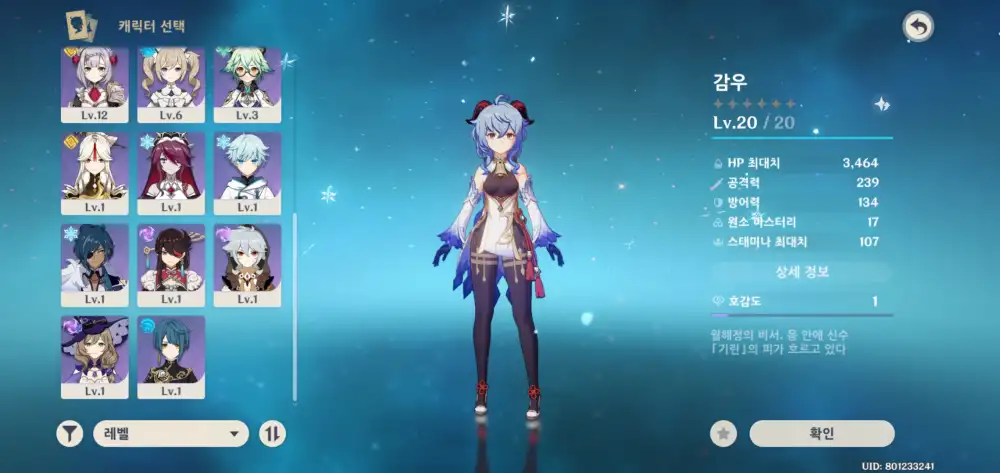
Task: Open 상세 정보 detailed stats
Action: [x=802, y=271]
